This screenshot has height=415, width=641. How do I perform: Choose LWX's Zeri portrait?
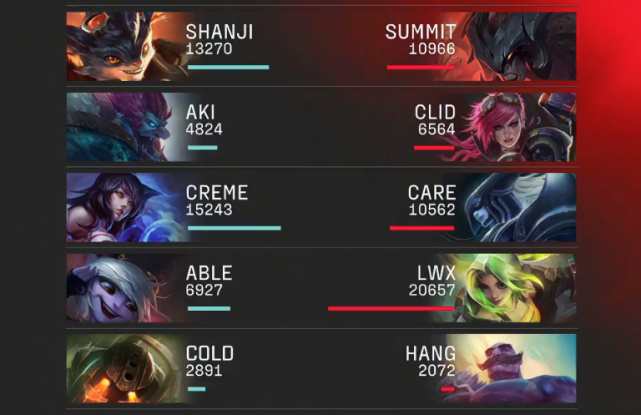pyautogui.click(x=520, y=288)
